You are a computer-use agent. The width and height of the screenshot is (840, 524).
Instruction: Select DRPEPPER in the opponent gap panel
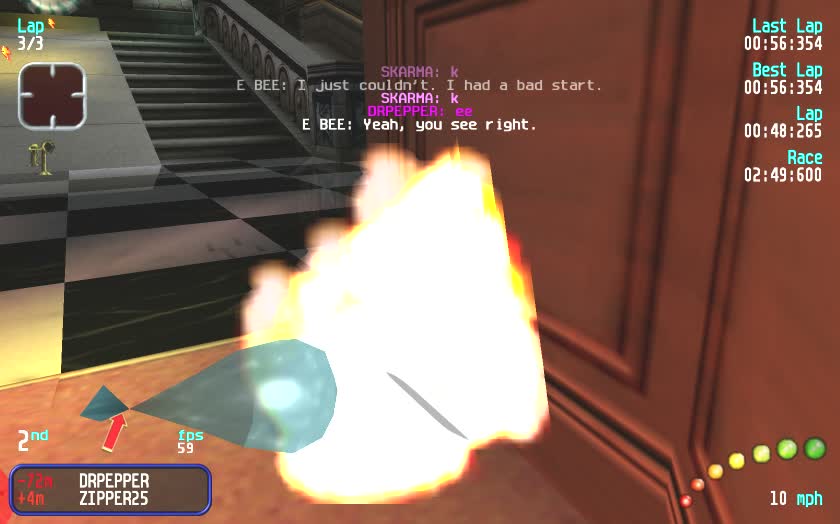click(x=113, y=481)
